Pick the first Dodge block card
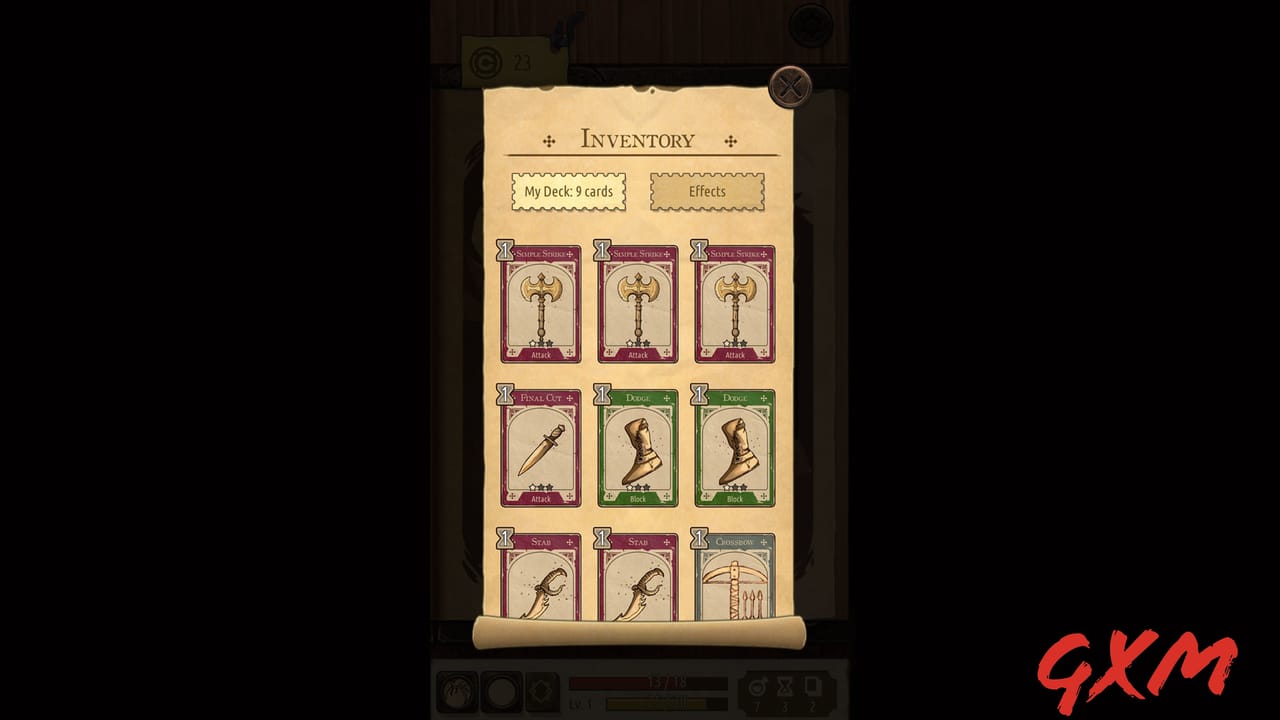Image resolution: width=1280 pixels, height=720 pixels. click(x=637, y=445)
